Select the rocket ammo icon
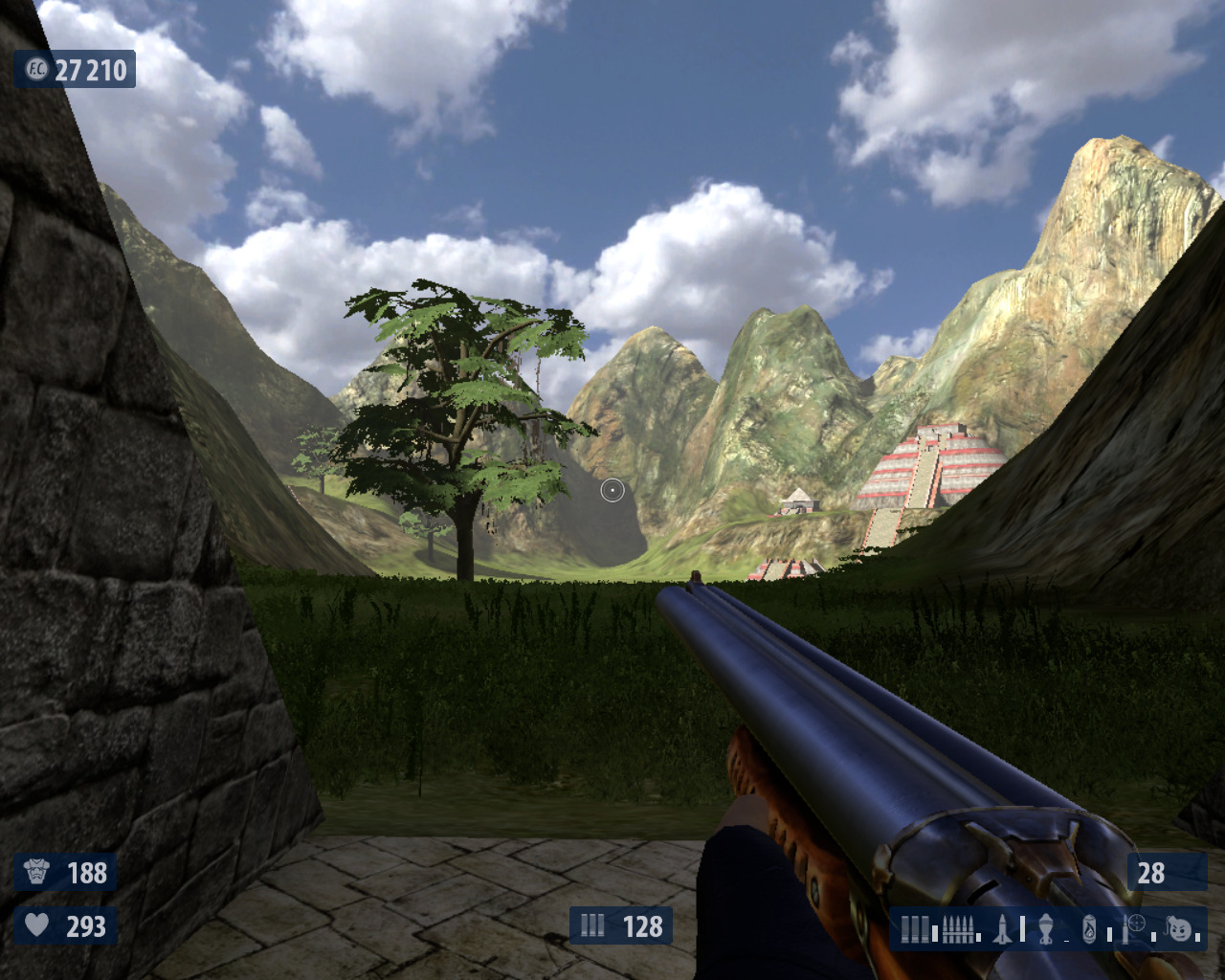 (x=1002, y=928)
